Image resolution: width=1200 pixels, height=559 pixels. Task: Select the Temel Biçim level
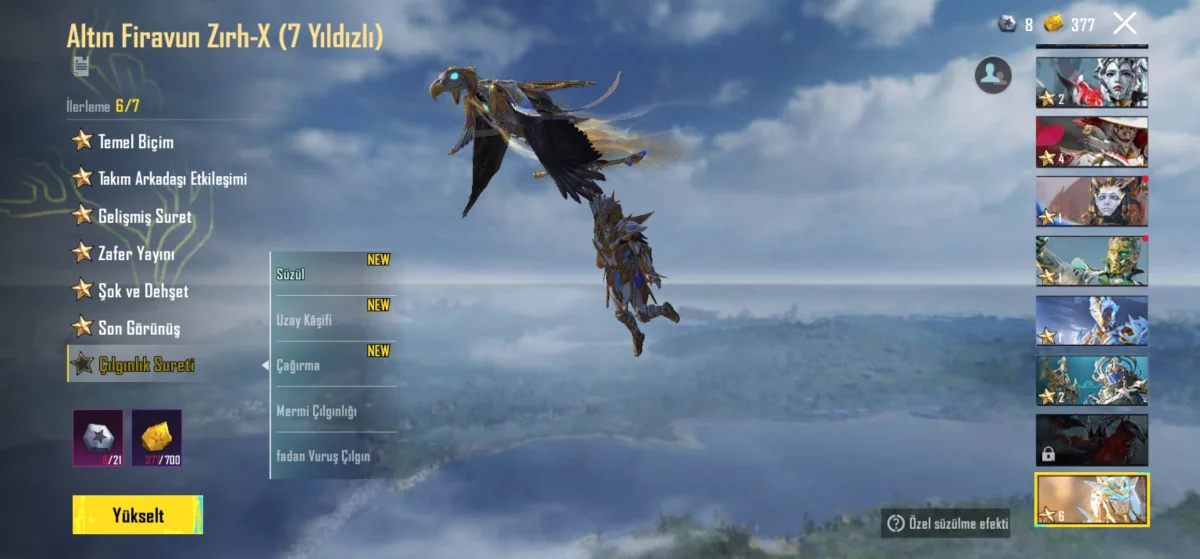pos(135,142)
